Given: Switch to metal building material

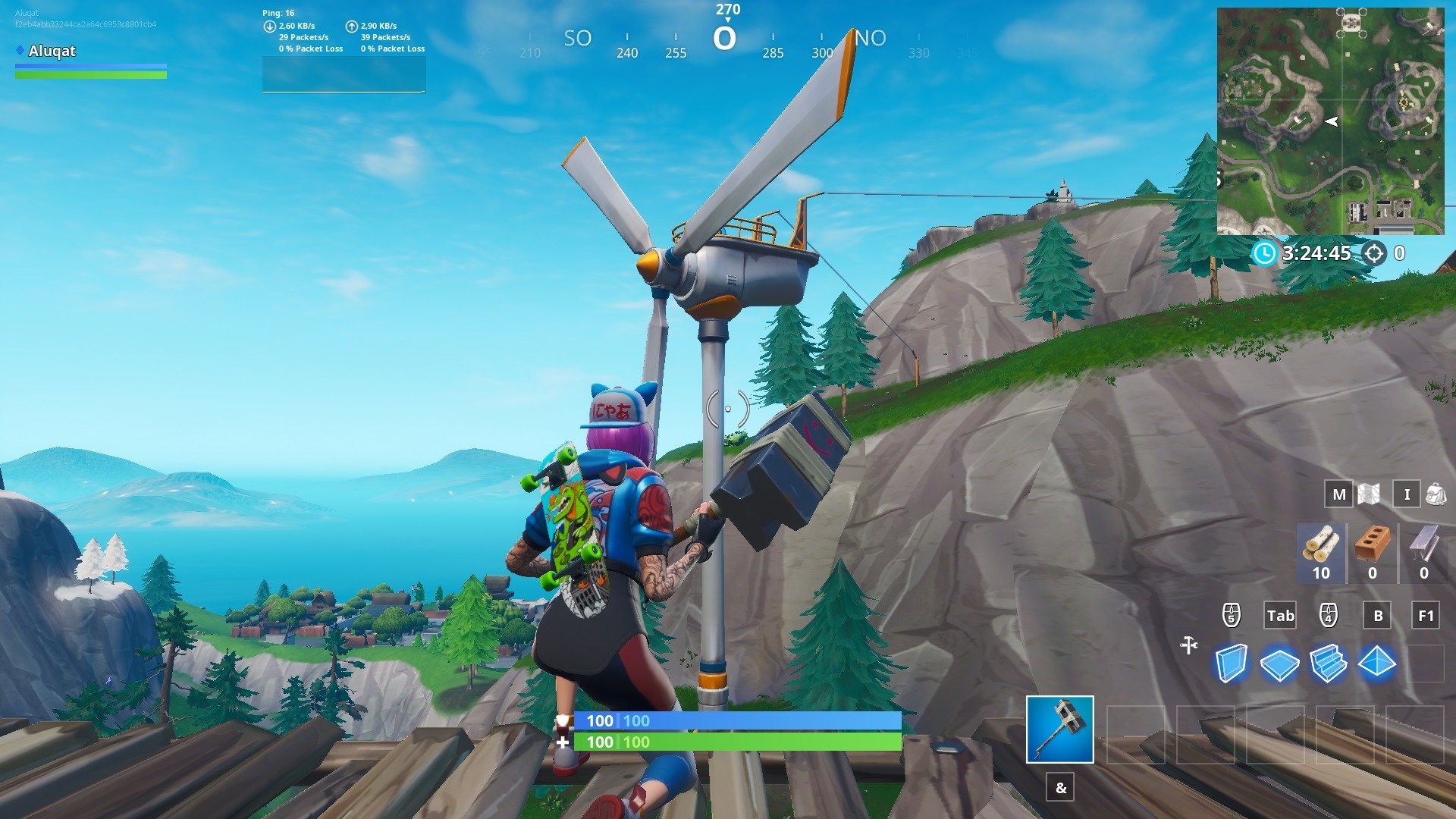Looking at the screenshot, I should [x=1423, y=553].
